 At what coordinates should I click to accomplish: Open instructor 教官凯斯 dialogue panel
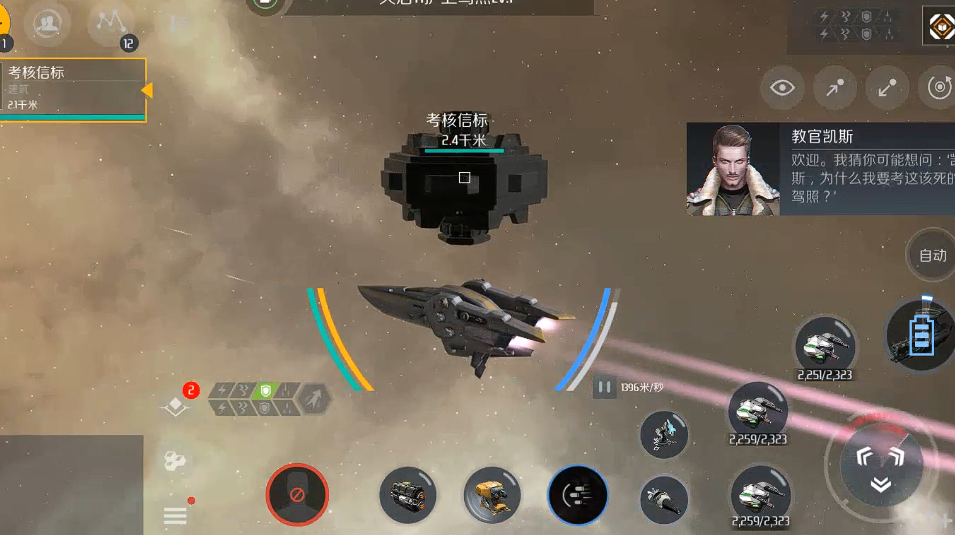821,169
